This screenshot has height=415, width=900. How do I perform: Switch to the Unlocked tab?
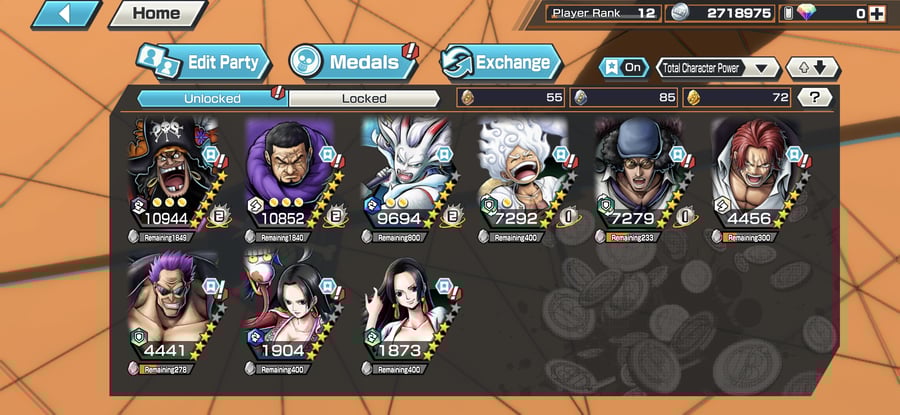coord(212,98)
